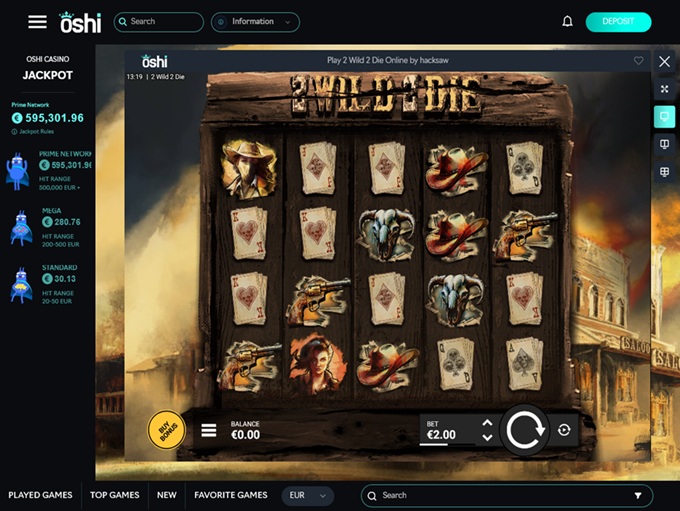This screenshot has height=511, width=680.
Task: Add the game to favorites with the heart
Action: coord(639,61)
